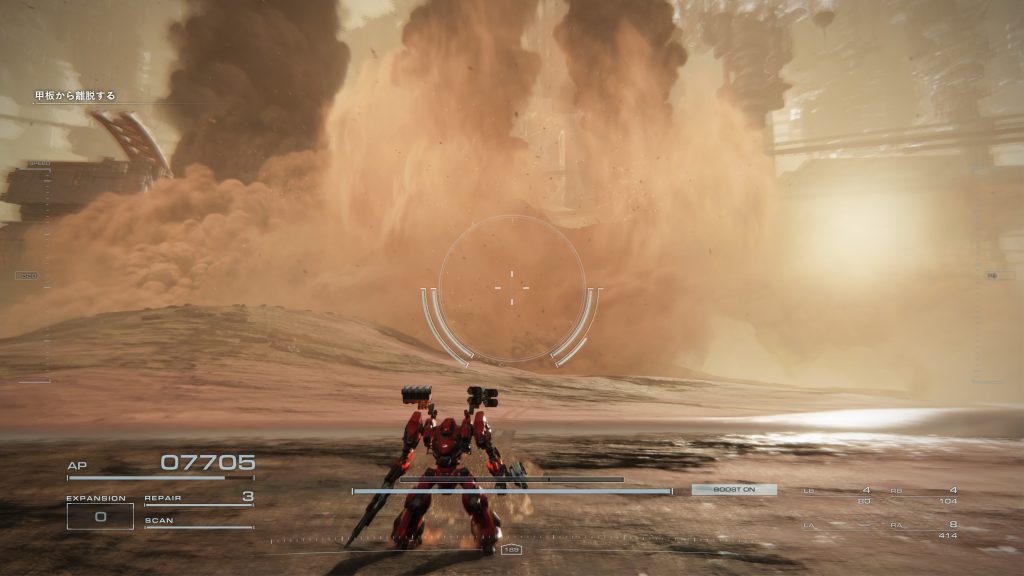The width and height of the screenshot is (1024, 576).
Task: Activate the Expansion slot box
Action: (x=100, y=516)
